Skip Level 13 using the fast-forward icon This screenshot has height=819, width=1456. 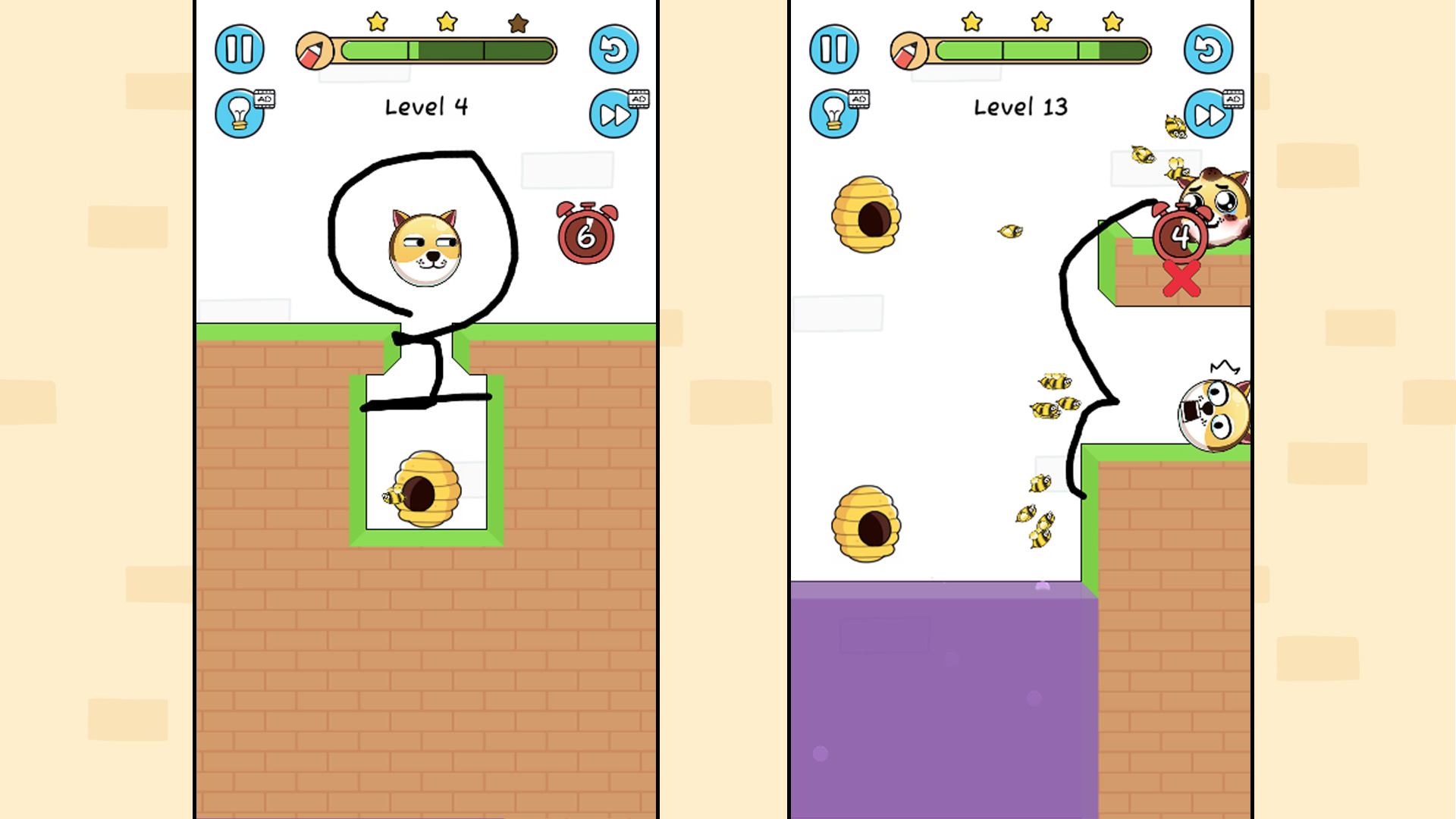1208,114
